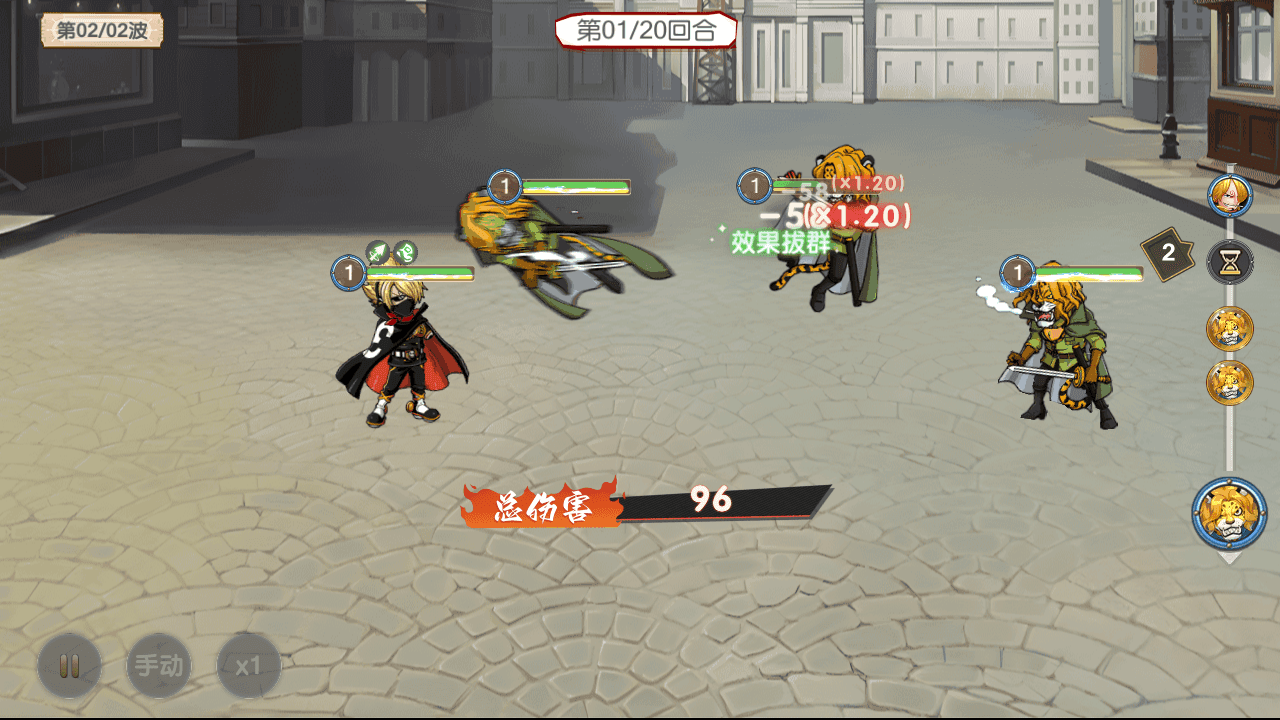Viewport: 1280px width, 720px height.
Task: Toggle the 手动 manual mode button
Action: pos(159,666)
